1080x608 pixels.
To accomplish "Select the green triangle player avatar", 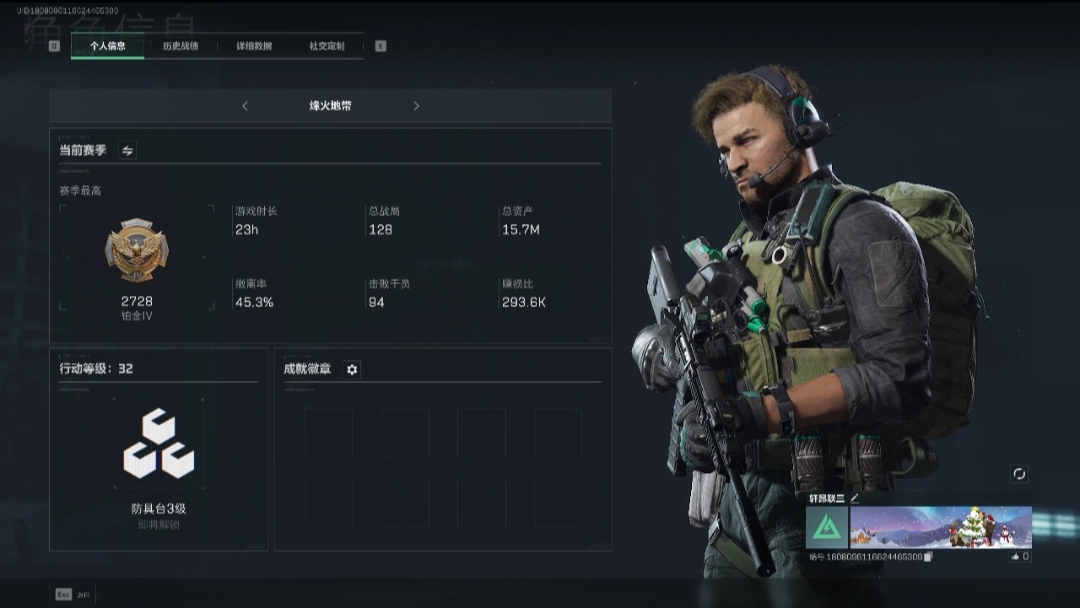I will click(x=827, y=527).
